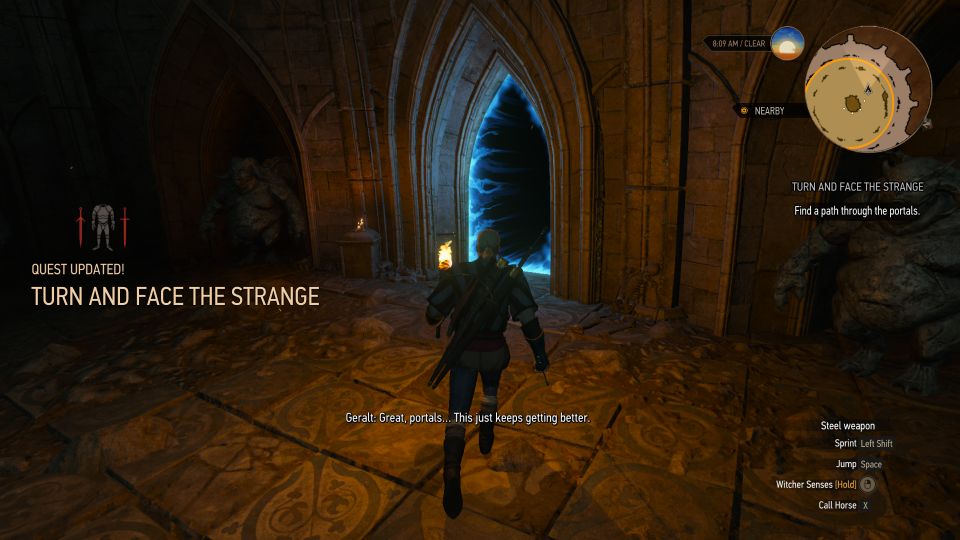Click the armor and swords condition icon
The width and height of the screenshot is (960, 540).
(101, 228)
